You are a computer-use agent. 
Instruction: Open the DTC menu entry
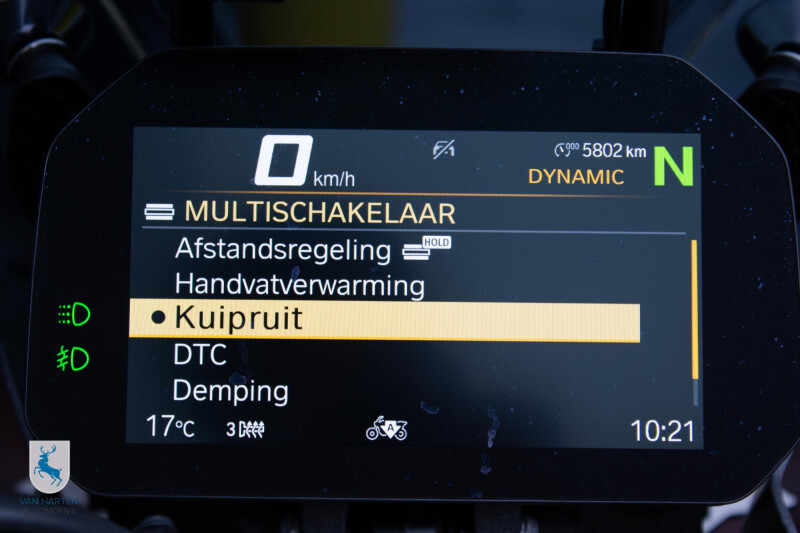click(x=200, y=354)
